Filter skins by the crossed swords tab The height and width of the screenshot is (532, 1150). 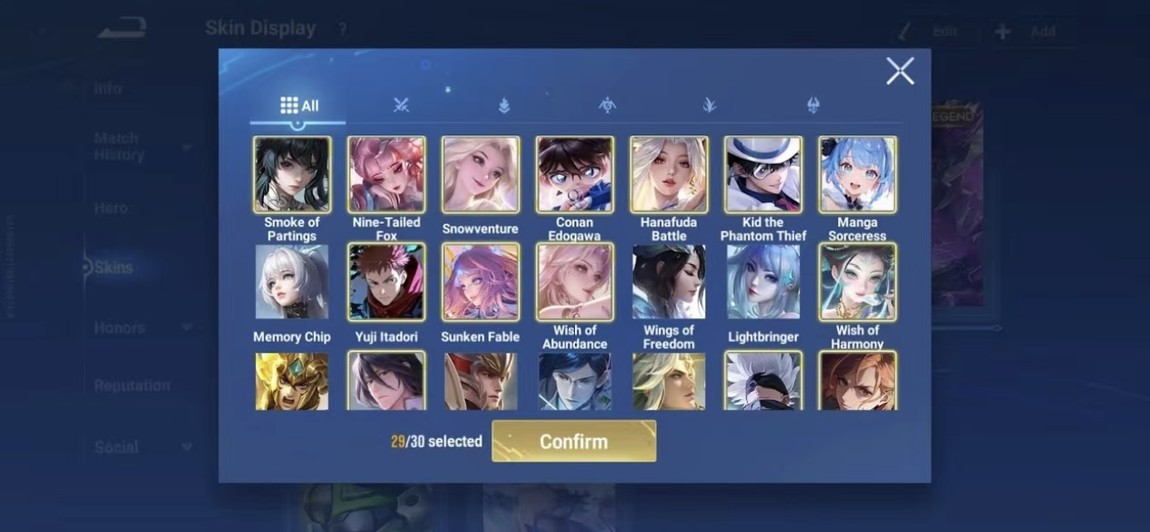coord(401,105)
